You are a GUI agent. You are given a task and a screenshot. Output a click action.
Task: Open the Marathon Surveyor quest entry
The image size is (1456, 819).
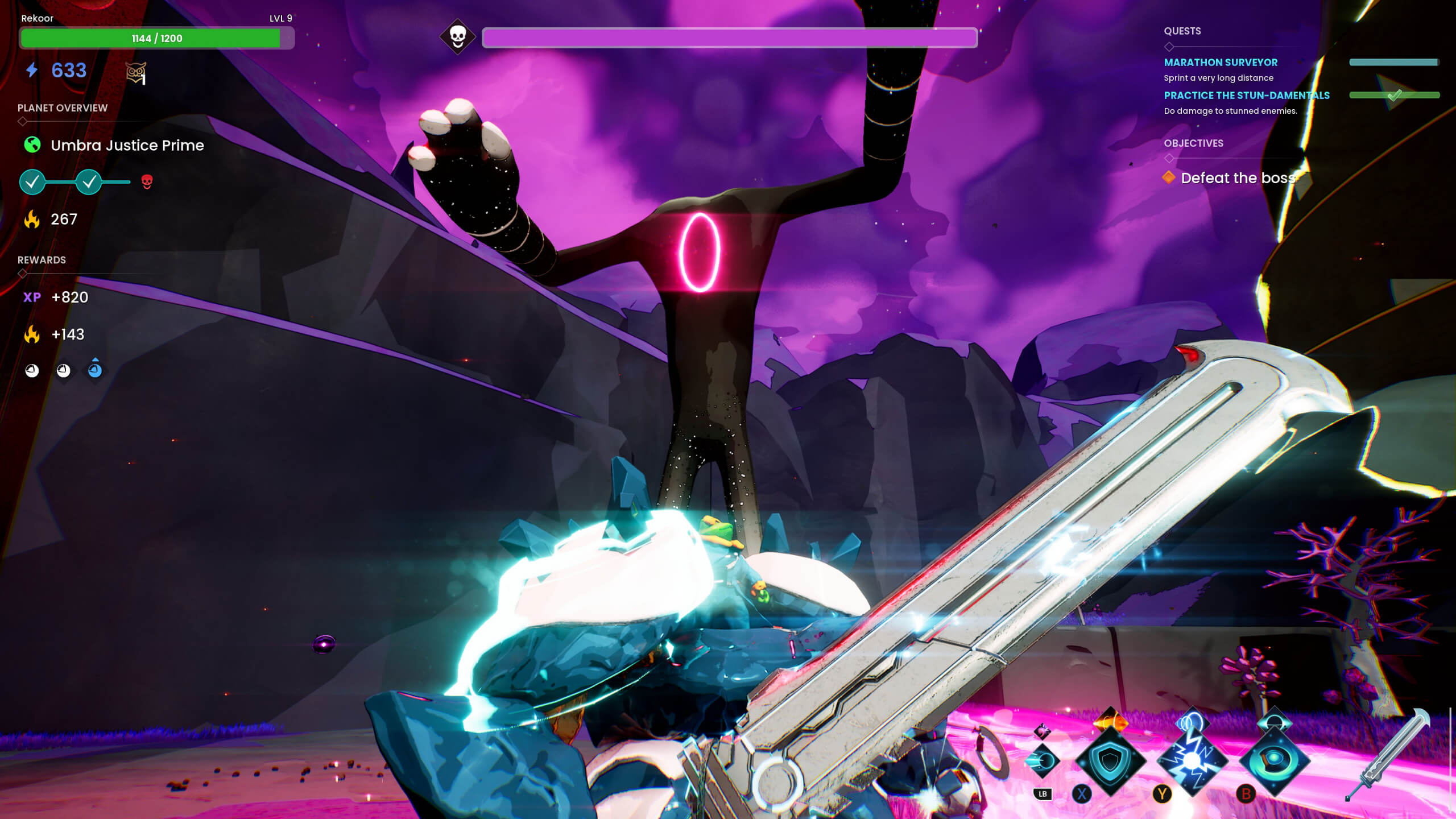1221,63
